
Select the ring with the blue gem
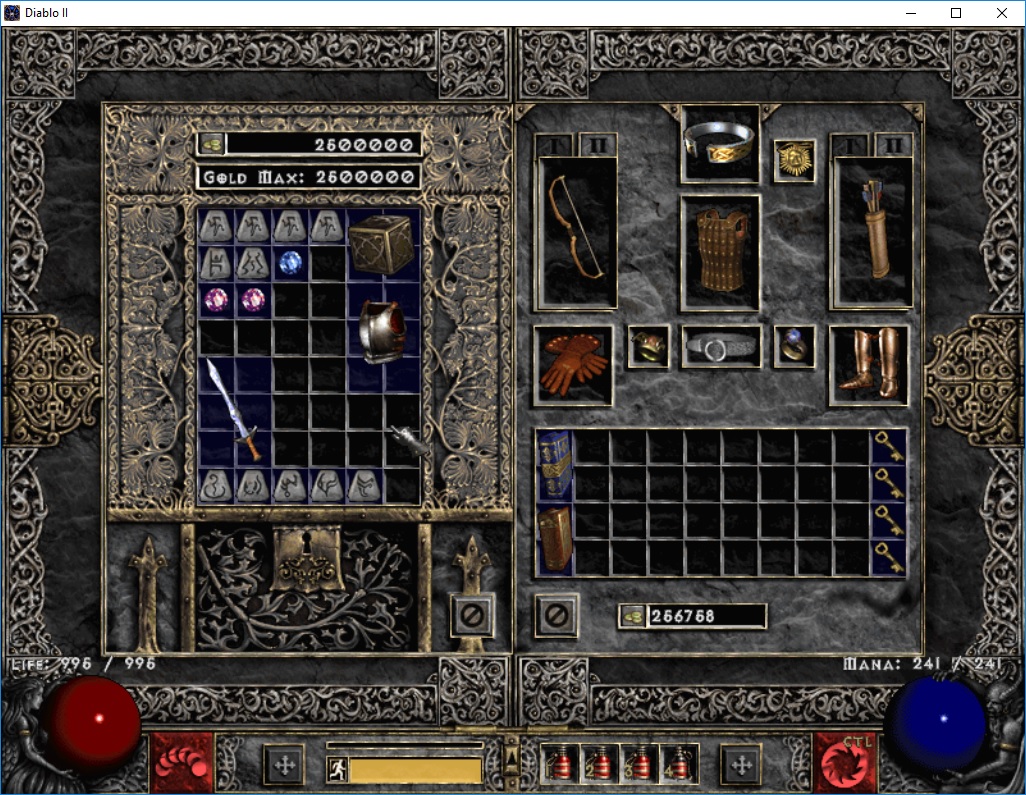tap(795, 346)
